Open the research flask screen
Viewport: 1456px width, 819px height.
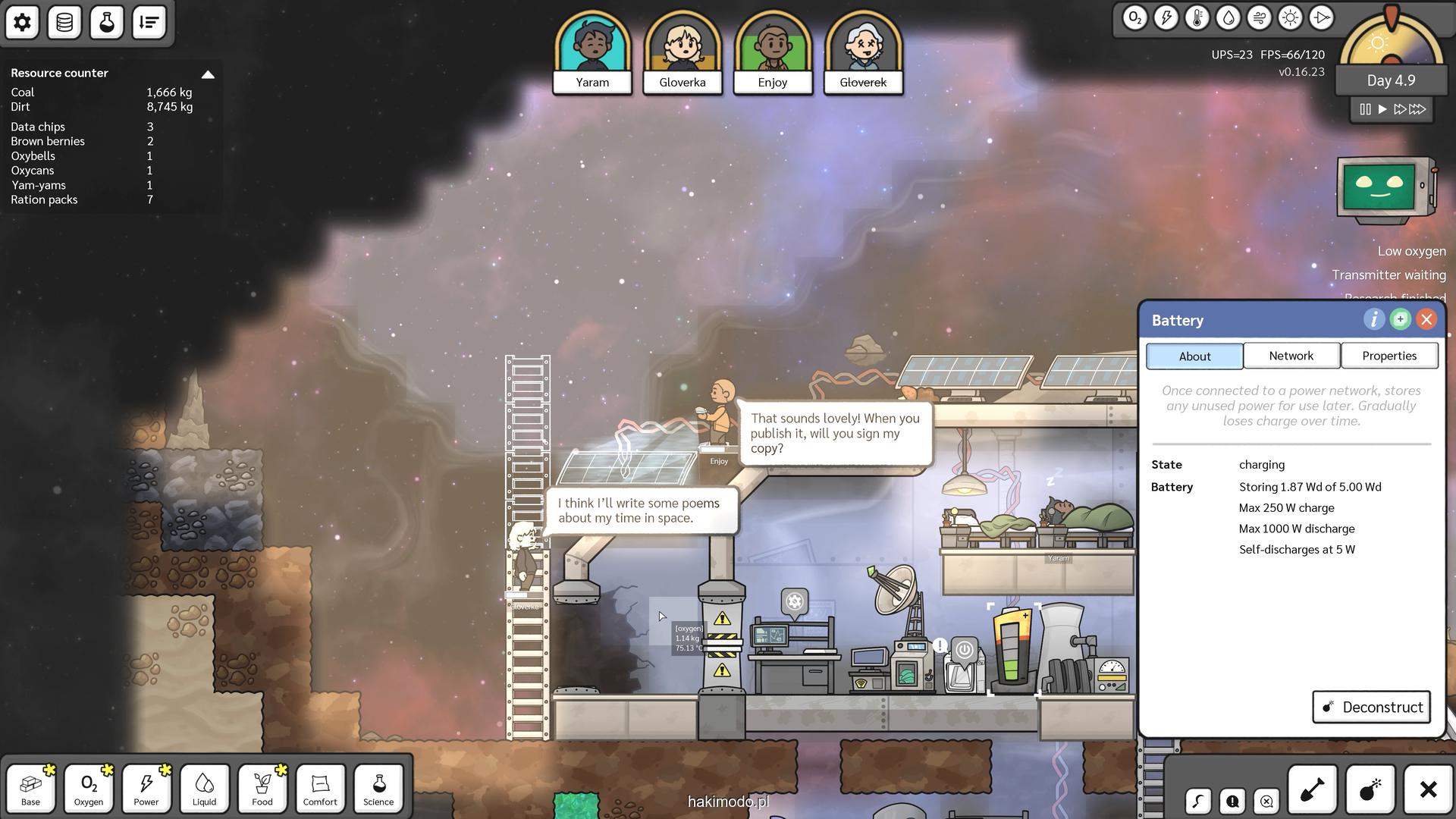click(x=107, y=23)
